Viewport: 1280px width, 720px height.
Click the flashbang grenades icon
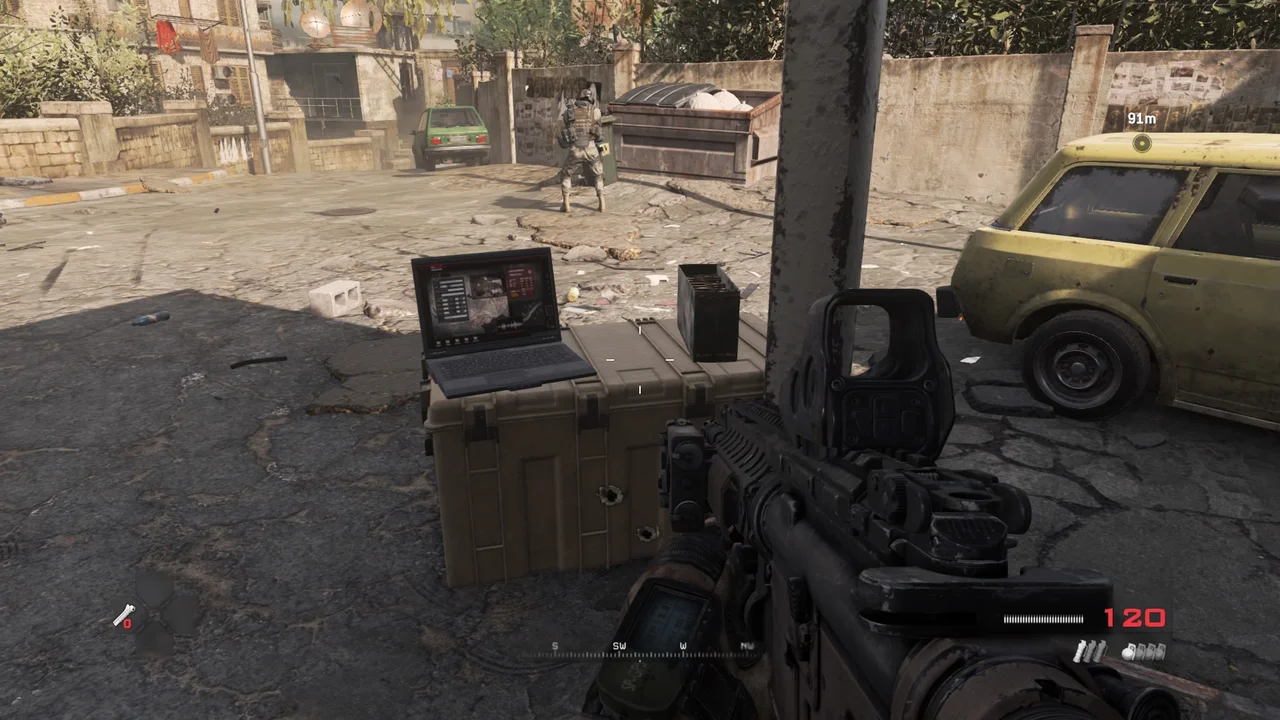point(1090,651)
